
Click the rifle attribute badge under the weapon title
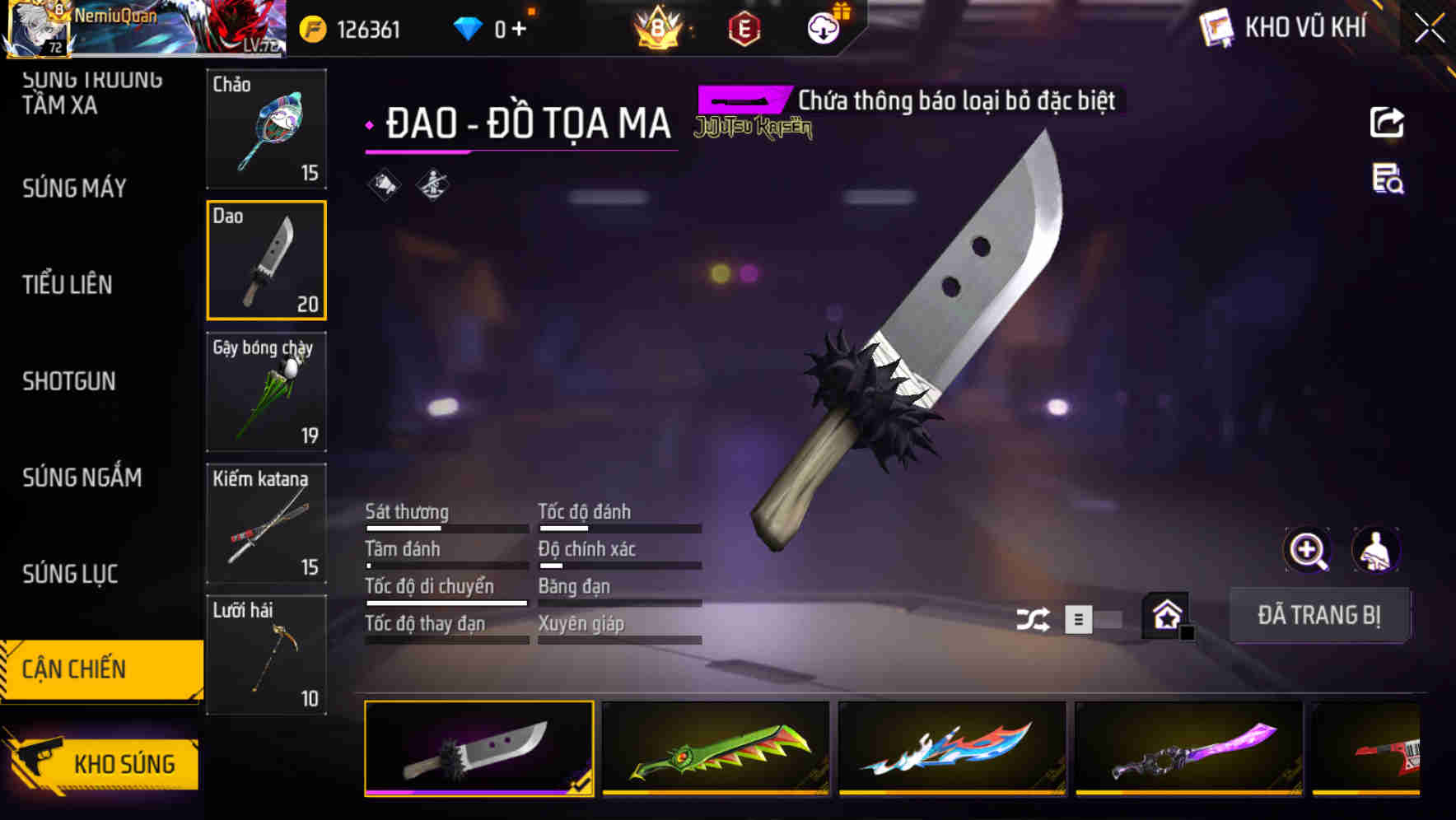tap(432, 185)
